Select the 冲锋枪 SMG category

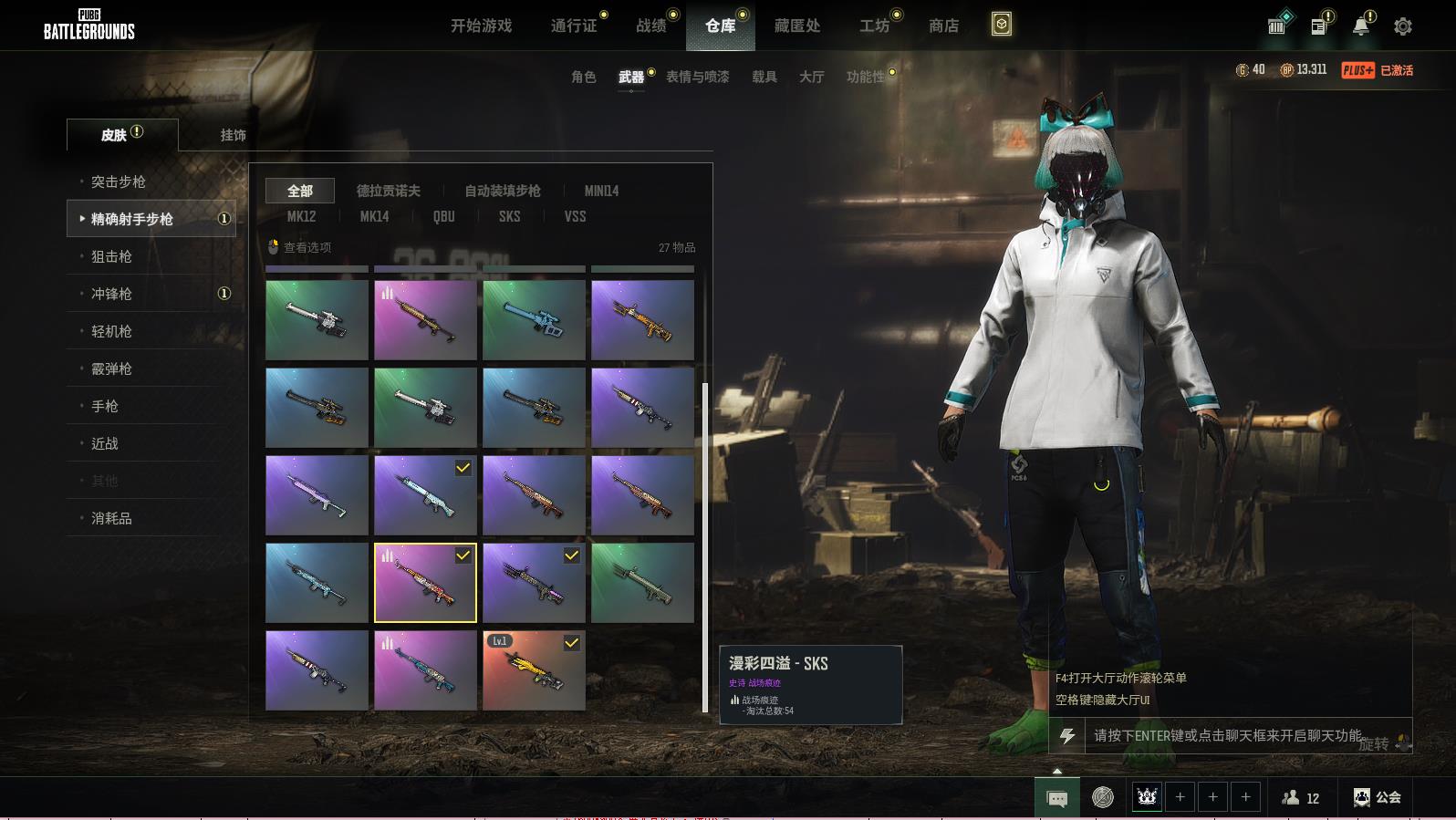click(x=111, y=294)
